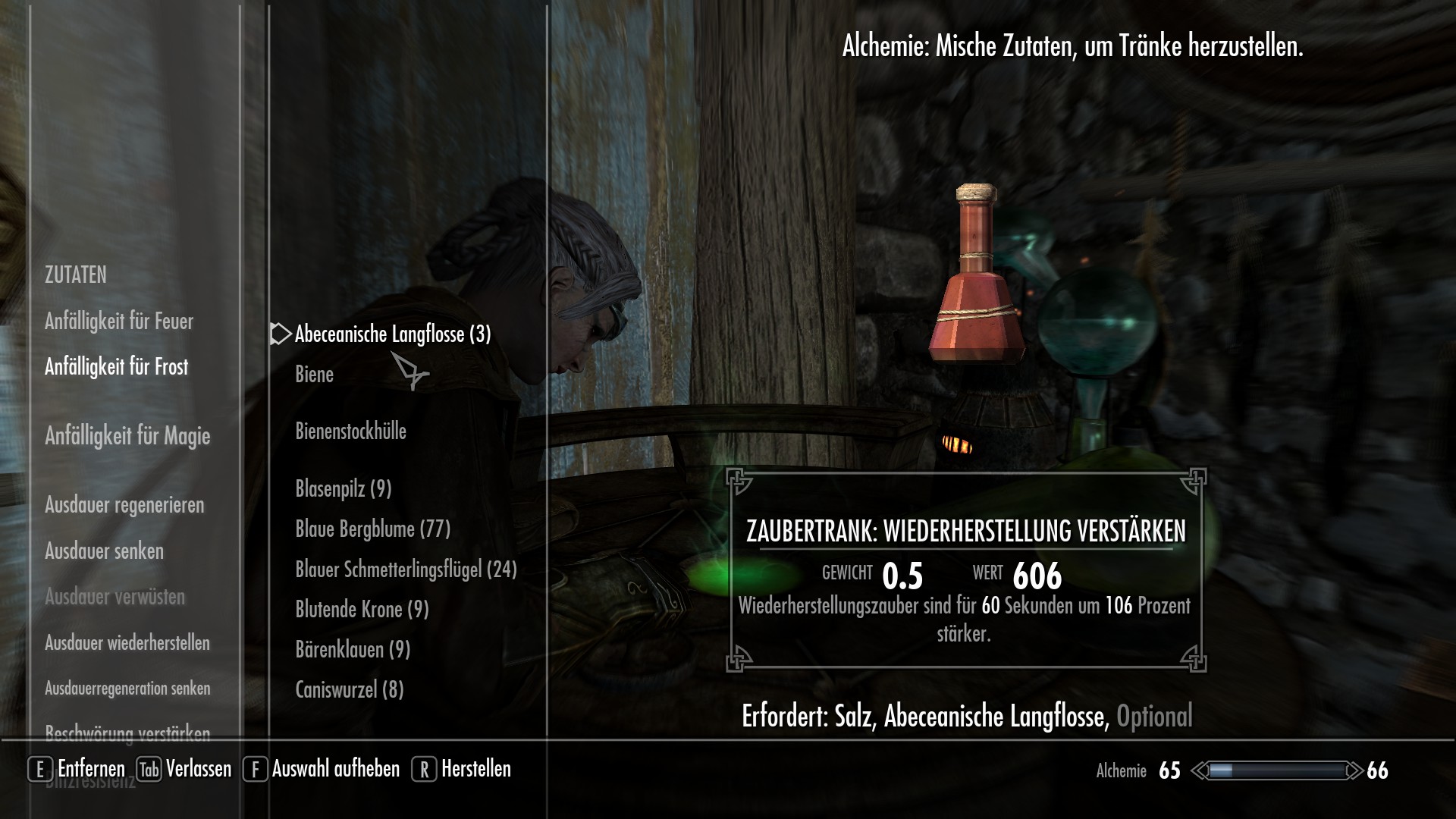1456x819 pixels.
Task: Toggle selection of Biene ingredient
Action: pyautogui.click(x=313, y=374)
